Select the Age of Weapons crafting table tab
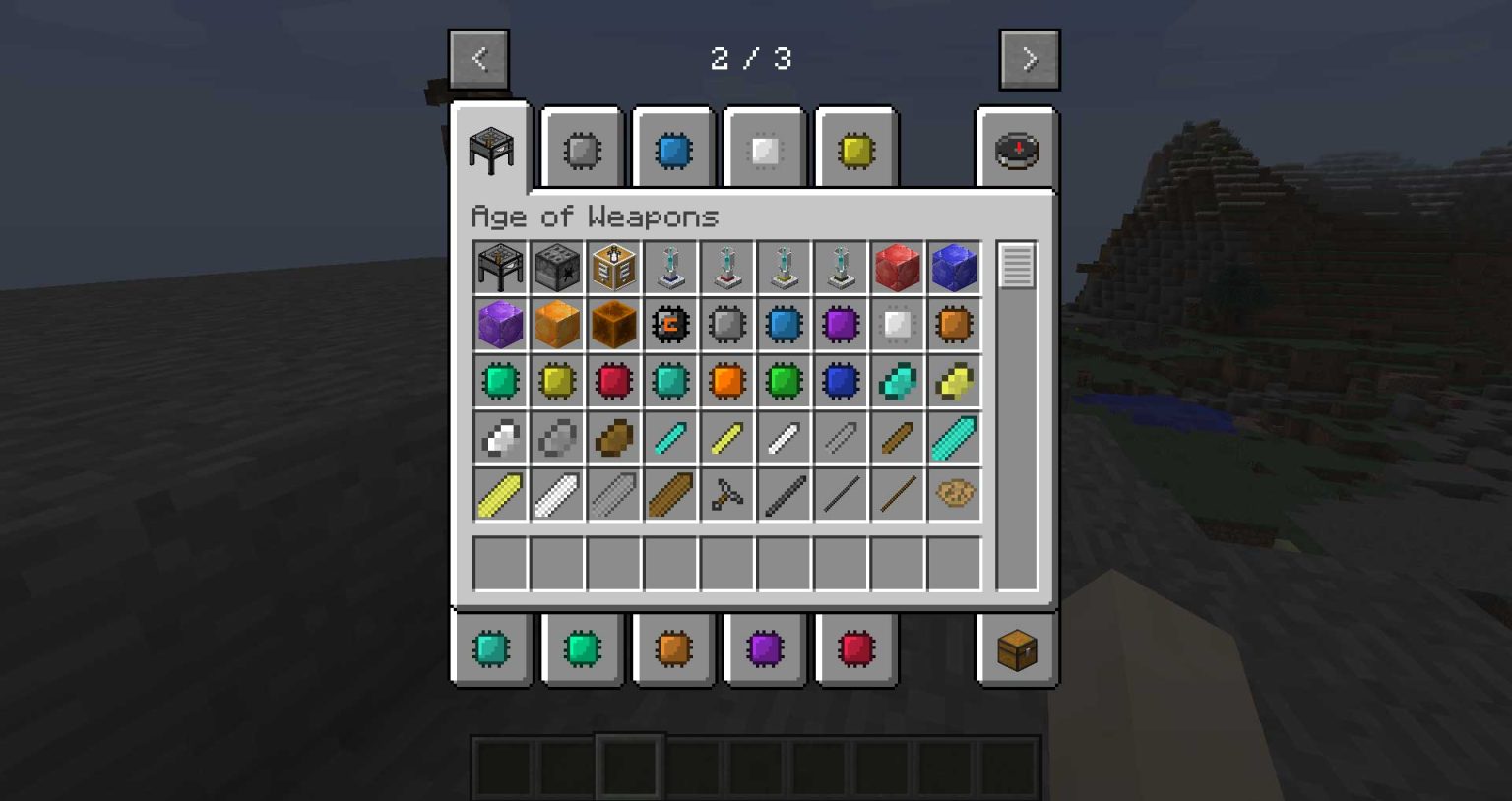Image resolution: width=1512 pixels, height=801 pixels. (491, 150)
